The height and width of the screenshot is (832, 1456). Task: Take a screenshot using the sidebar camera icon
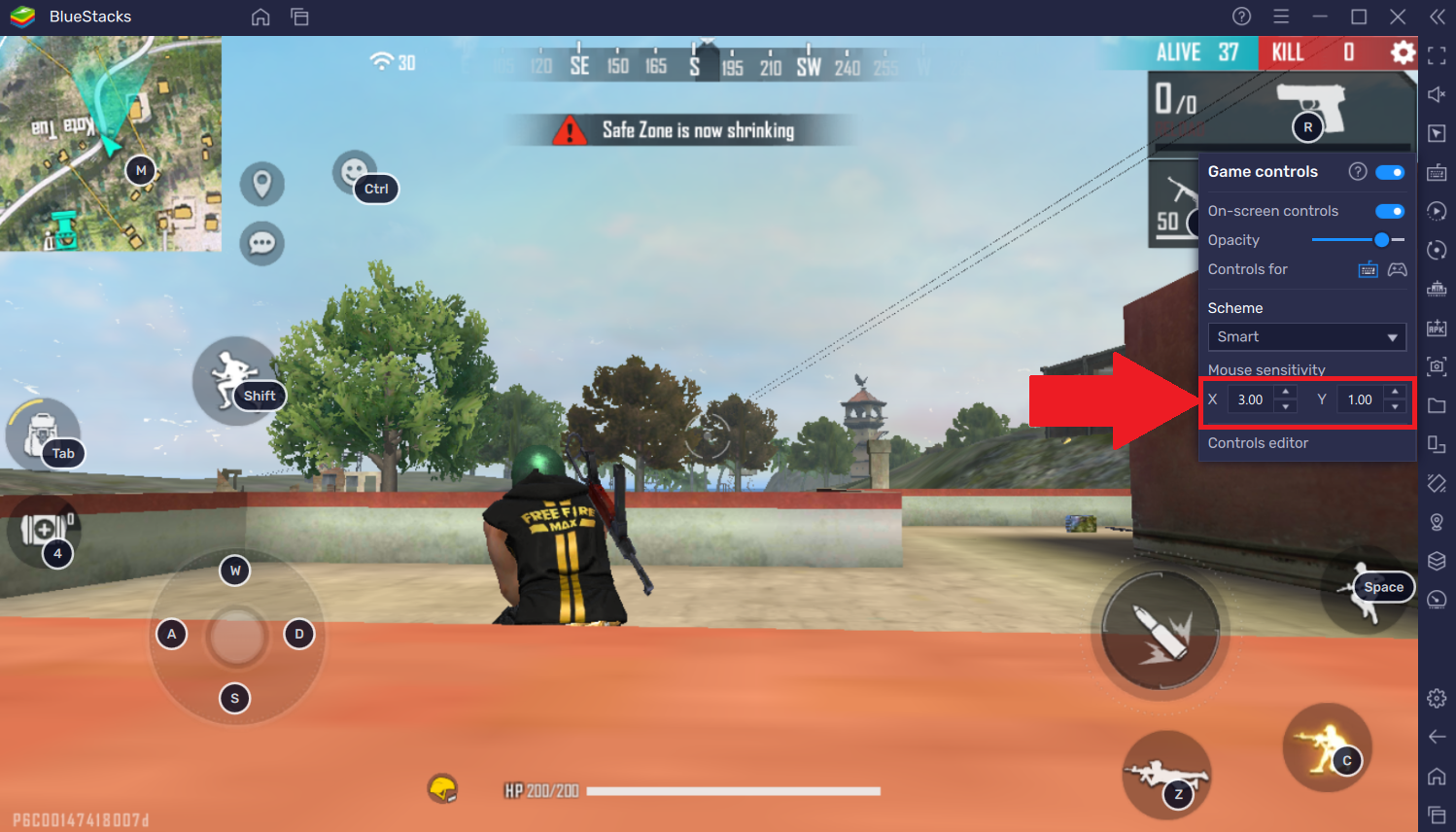tap(1438, 365)
